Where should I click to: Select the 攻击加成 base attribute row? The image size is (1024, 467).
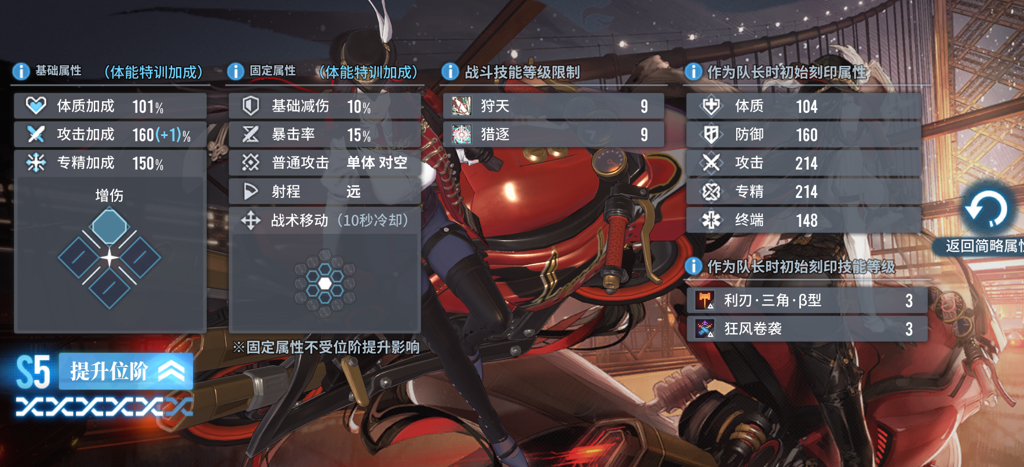pos(111,134)
